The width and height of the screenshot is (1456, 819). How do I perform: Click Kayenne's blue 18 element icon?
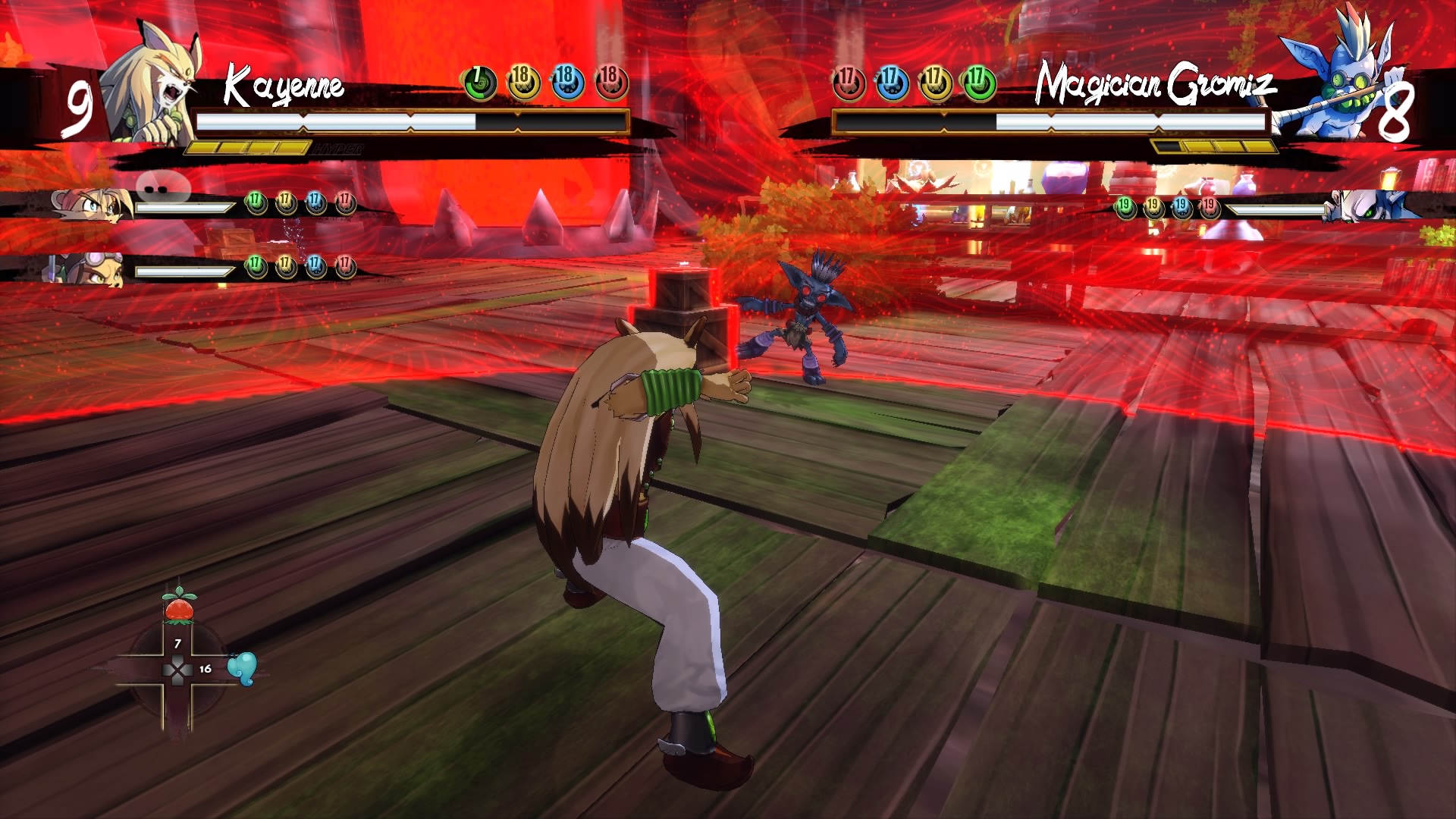[x=566, y=83]
